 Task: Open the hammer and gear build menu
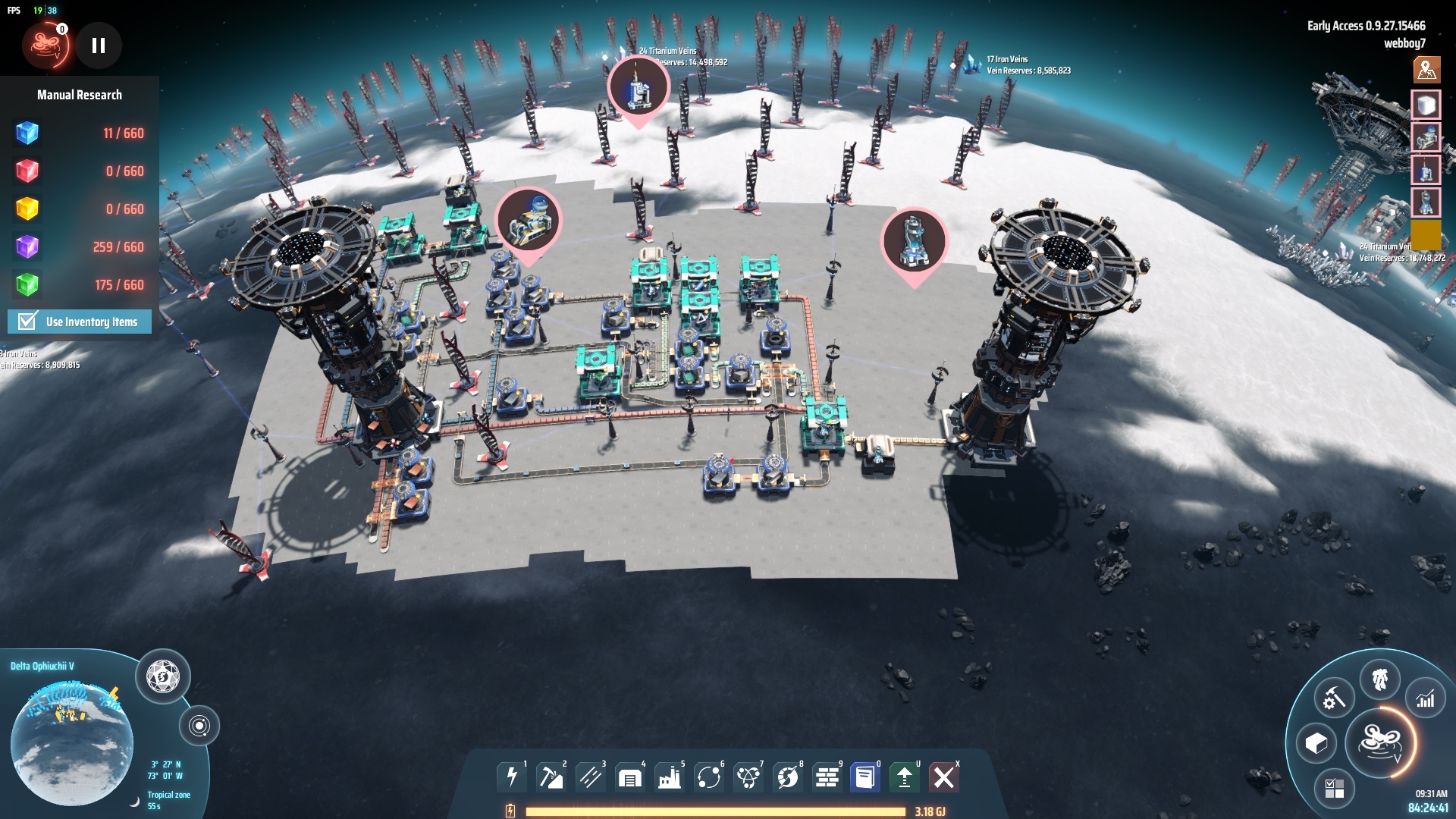click(1333, 697)
